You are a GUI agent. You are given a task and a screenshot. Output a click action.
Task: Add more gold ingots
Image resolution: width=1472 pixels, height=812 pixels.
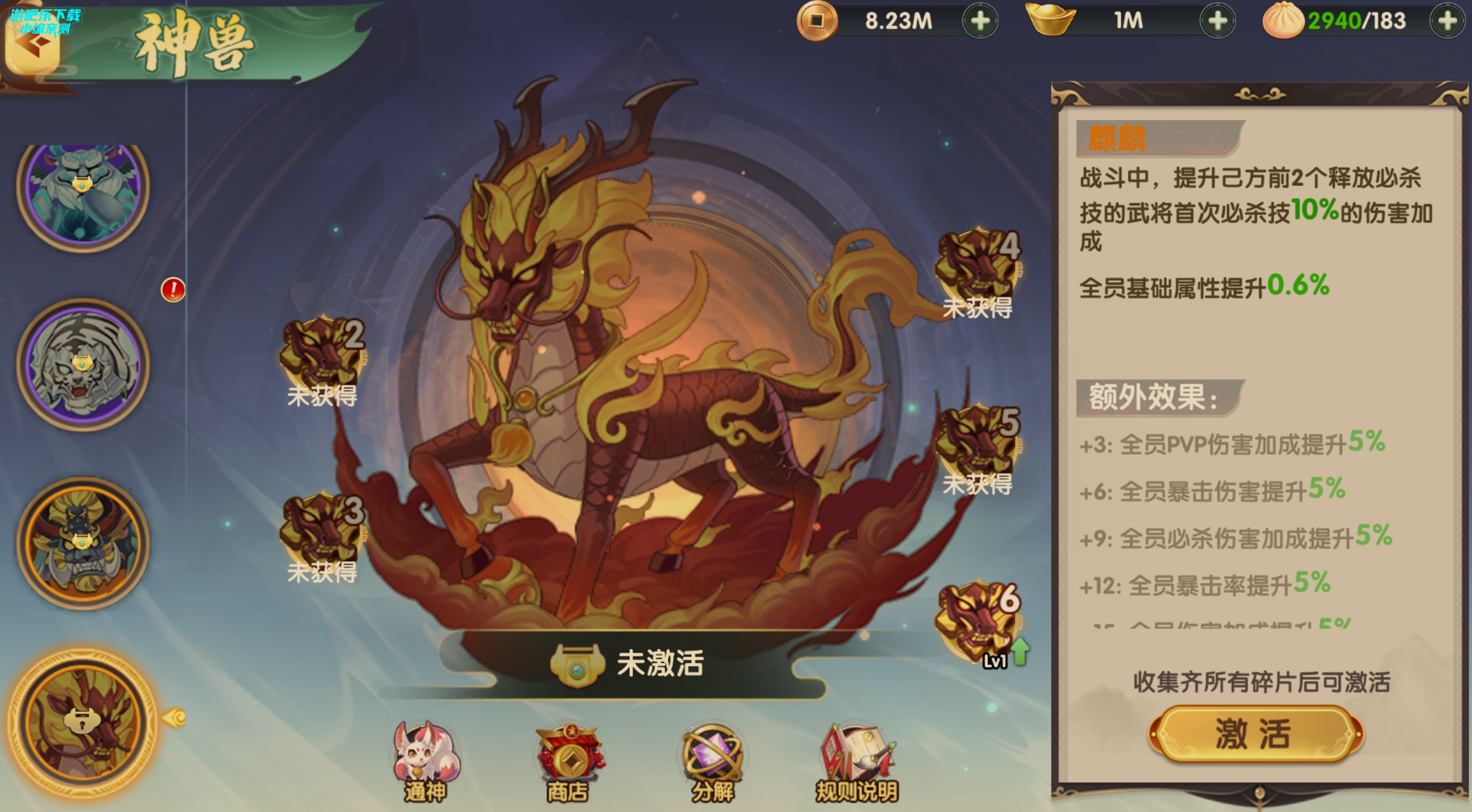pos(1218,21)
